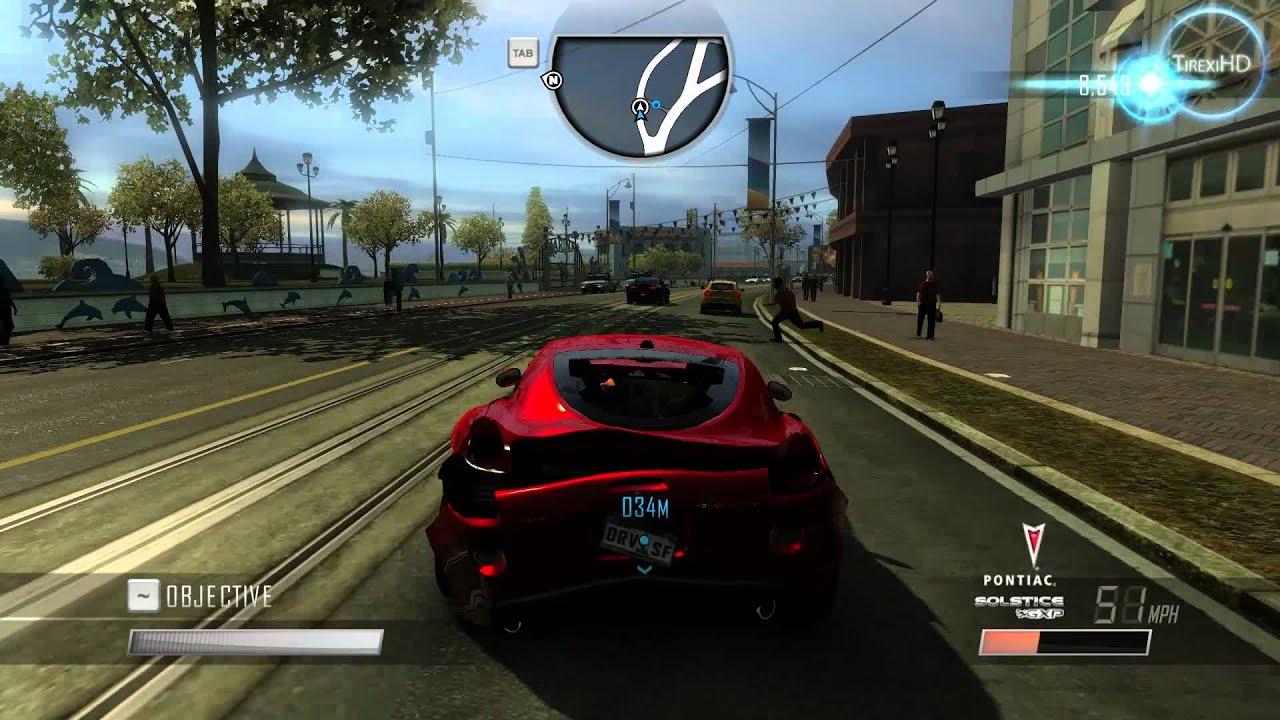Click the glowing TirexiHD emblem

[x=1148, y=84]
